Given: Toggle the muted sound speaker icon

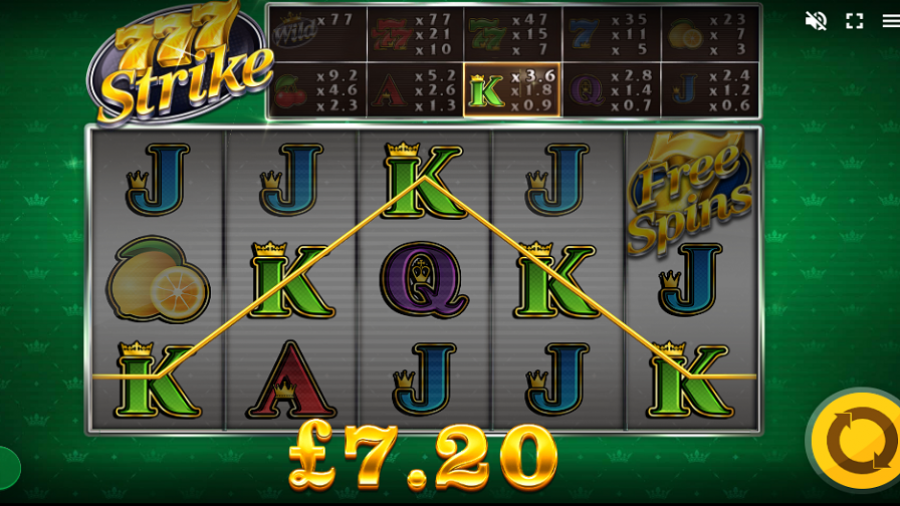Looking at the screenshot, I should coord(816,21).
